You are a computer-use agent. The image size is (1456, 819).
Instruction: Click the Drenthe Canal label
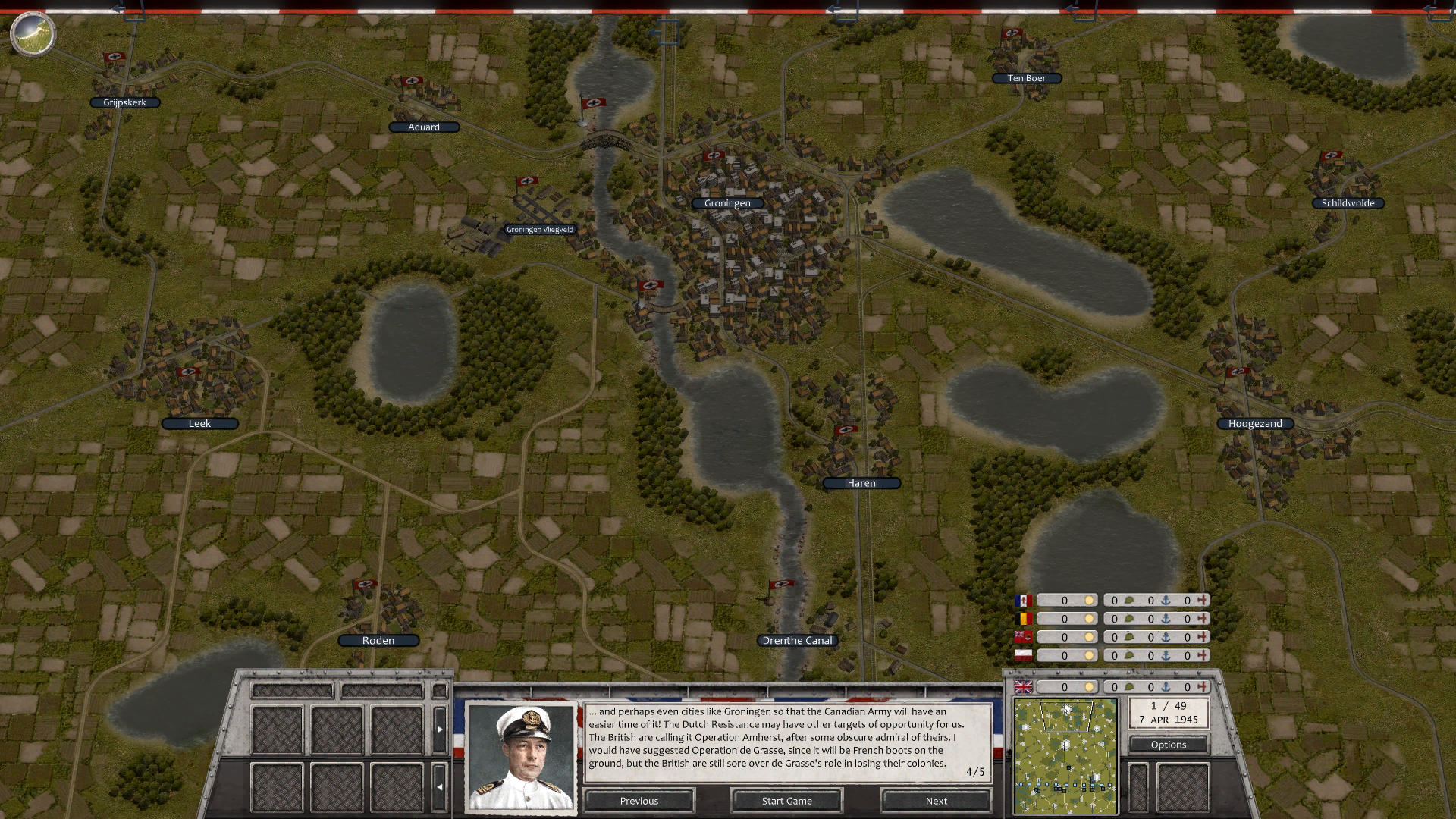pyautogui.click(x=797, y=639)
